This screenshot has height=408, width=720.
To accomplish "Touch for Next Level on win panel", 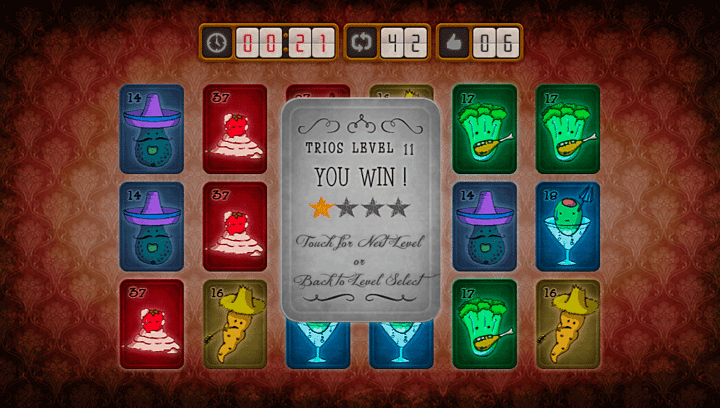I will (x=360, y=242).
